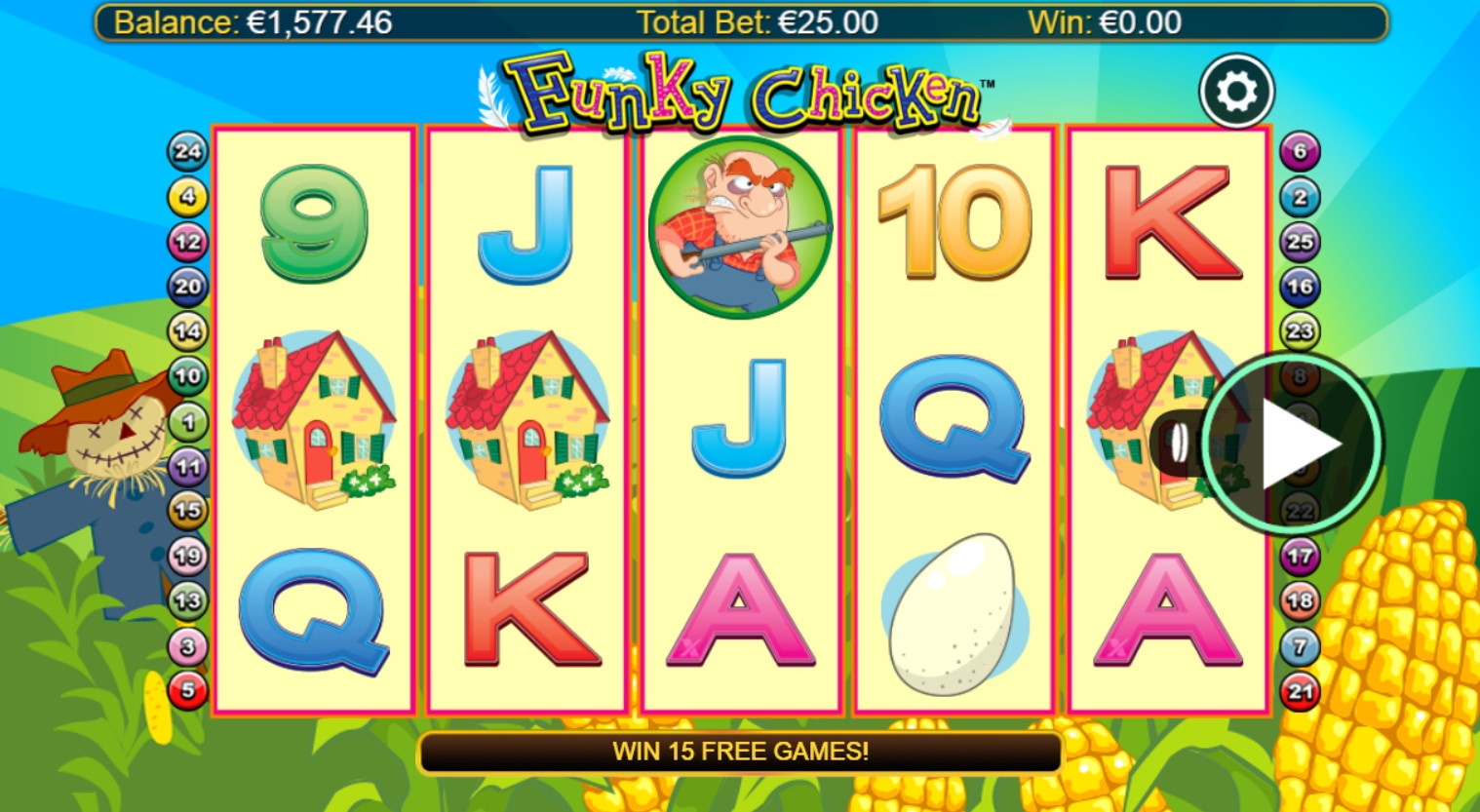1480x812 pixels.
Task: Open the gear settings menu
Action: tap(1236, 92)
